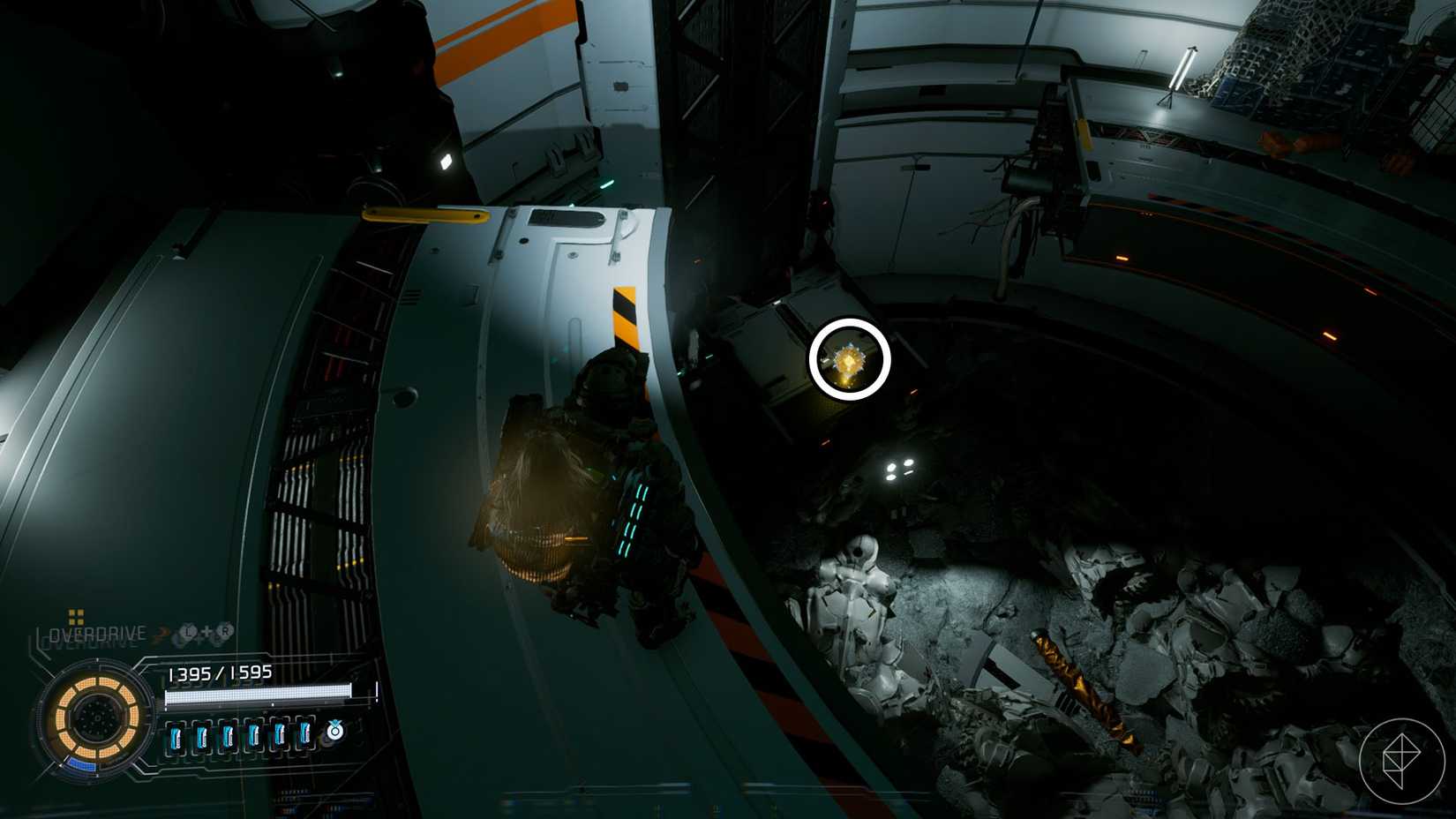The image size is (1456, 819).
Task: Select the Overdrive lightning bolt icon
Action: (x=161, y=633)
